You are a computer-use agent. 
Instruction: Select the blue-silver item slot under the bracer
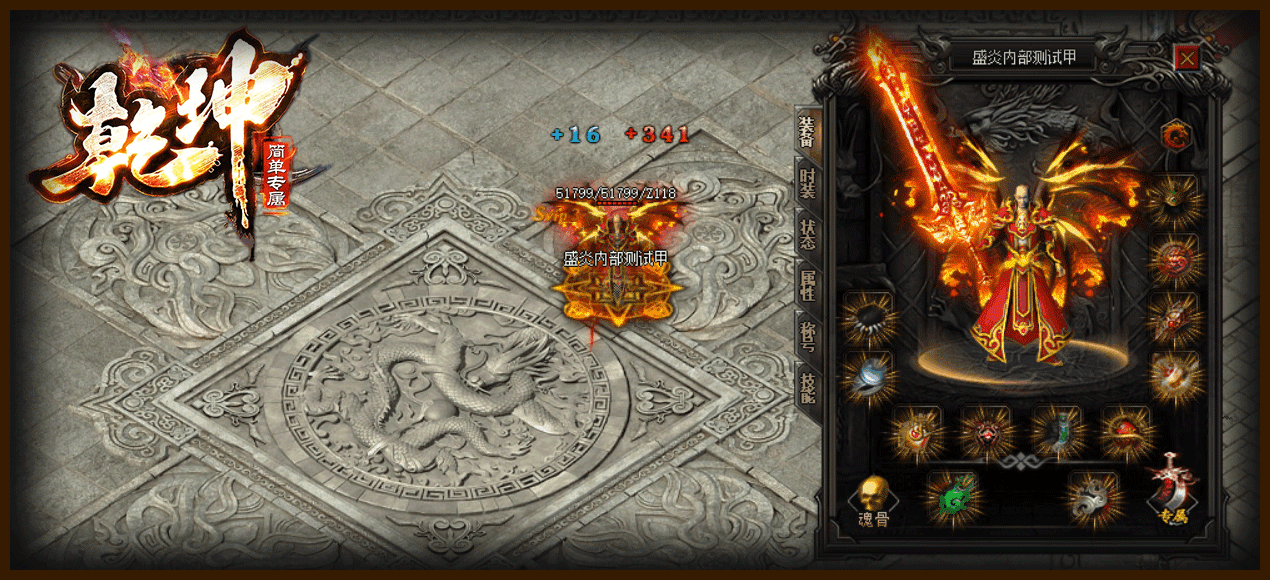(x=868, y=376)
